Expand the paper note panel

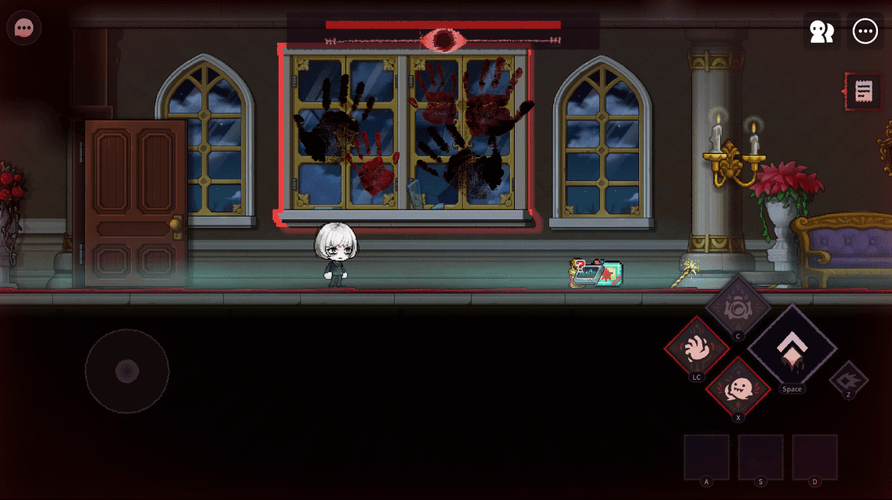coord(863,92)
